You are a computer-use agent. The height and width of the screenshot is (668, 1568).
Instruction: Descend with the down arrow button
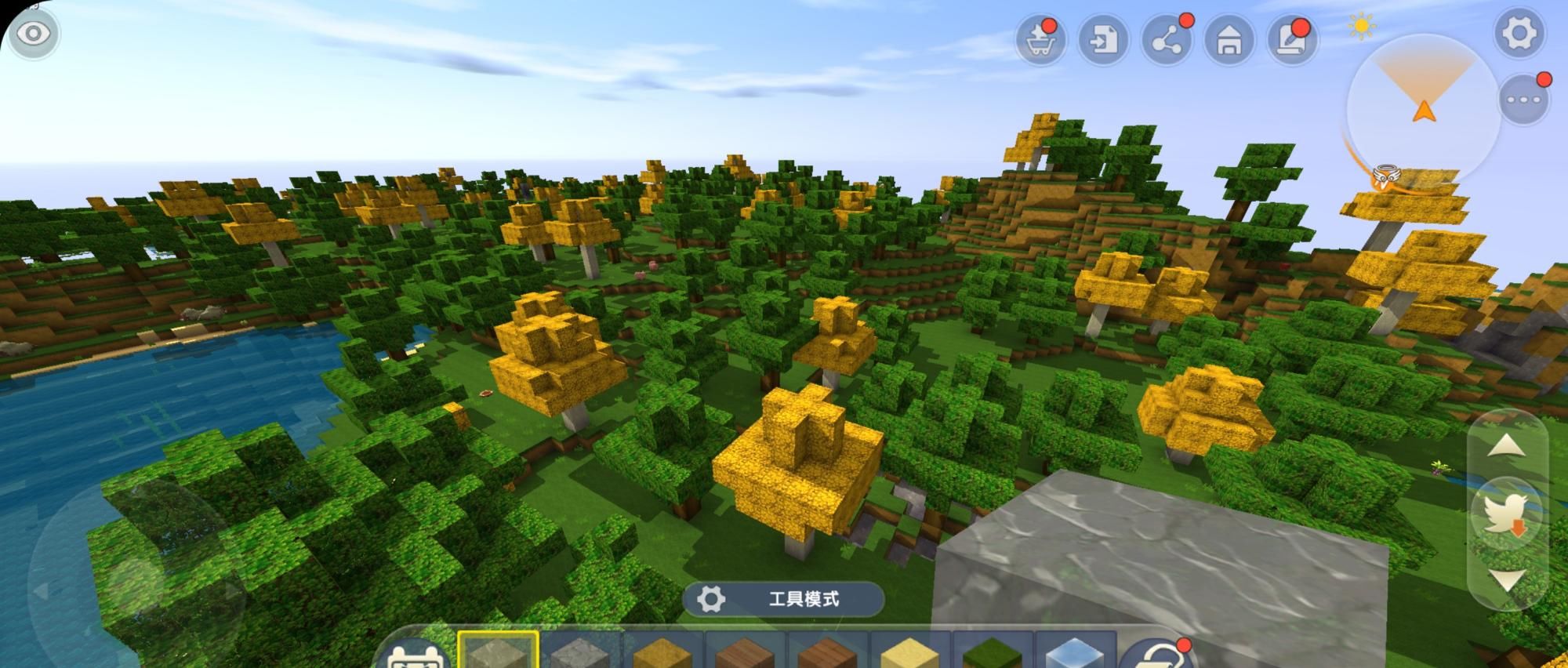coord(1506,580)
